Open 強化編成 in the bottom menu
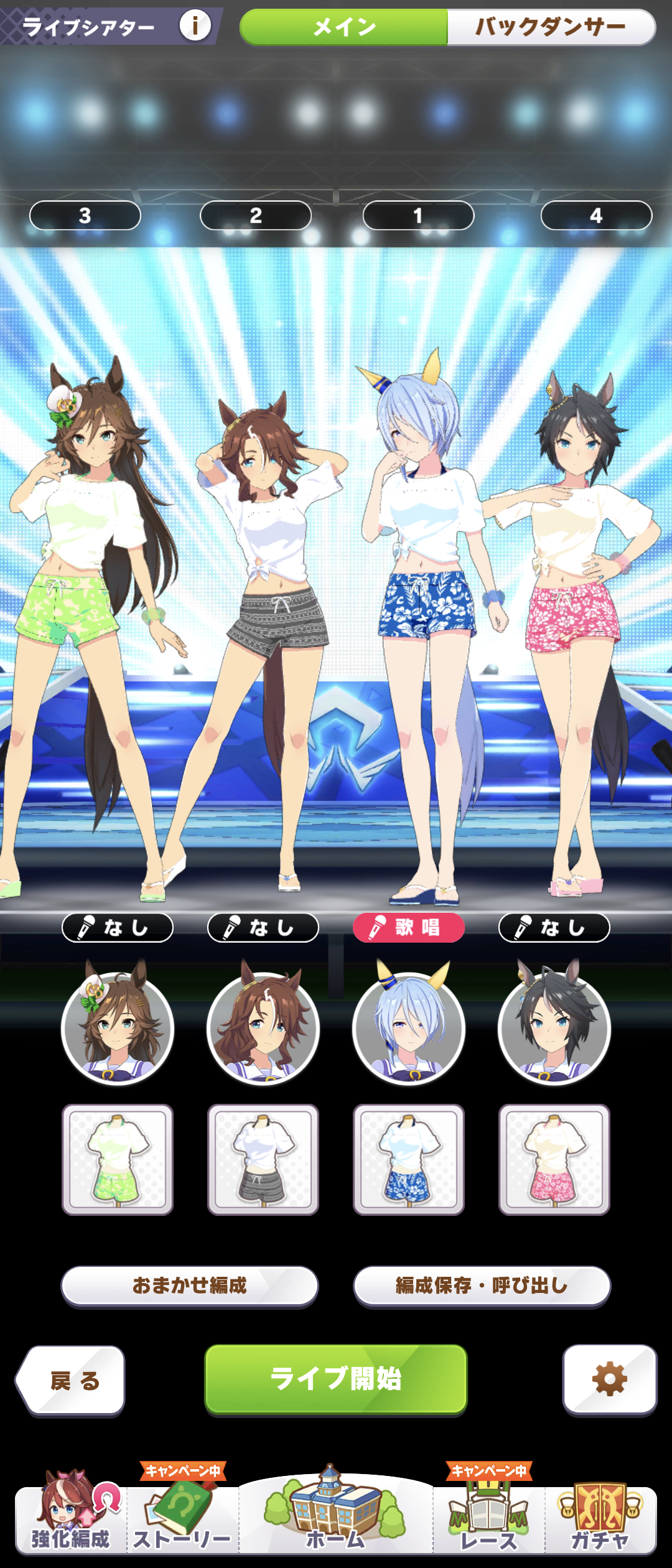672x1568 pixels. point(70,1518)
